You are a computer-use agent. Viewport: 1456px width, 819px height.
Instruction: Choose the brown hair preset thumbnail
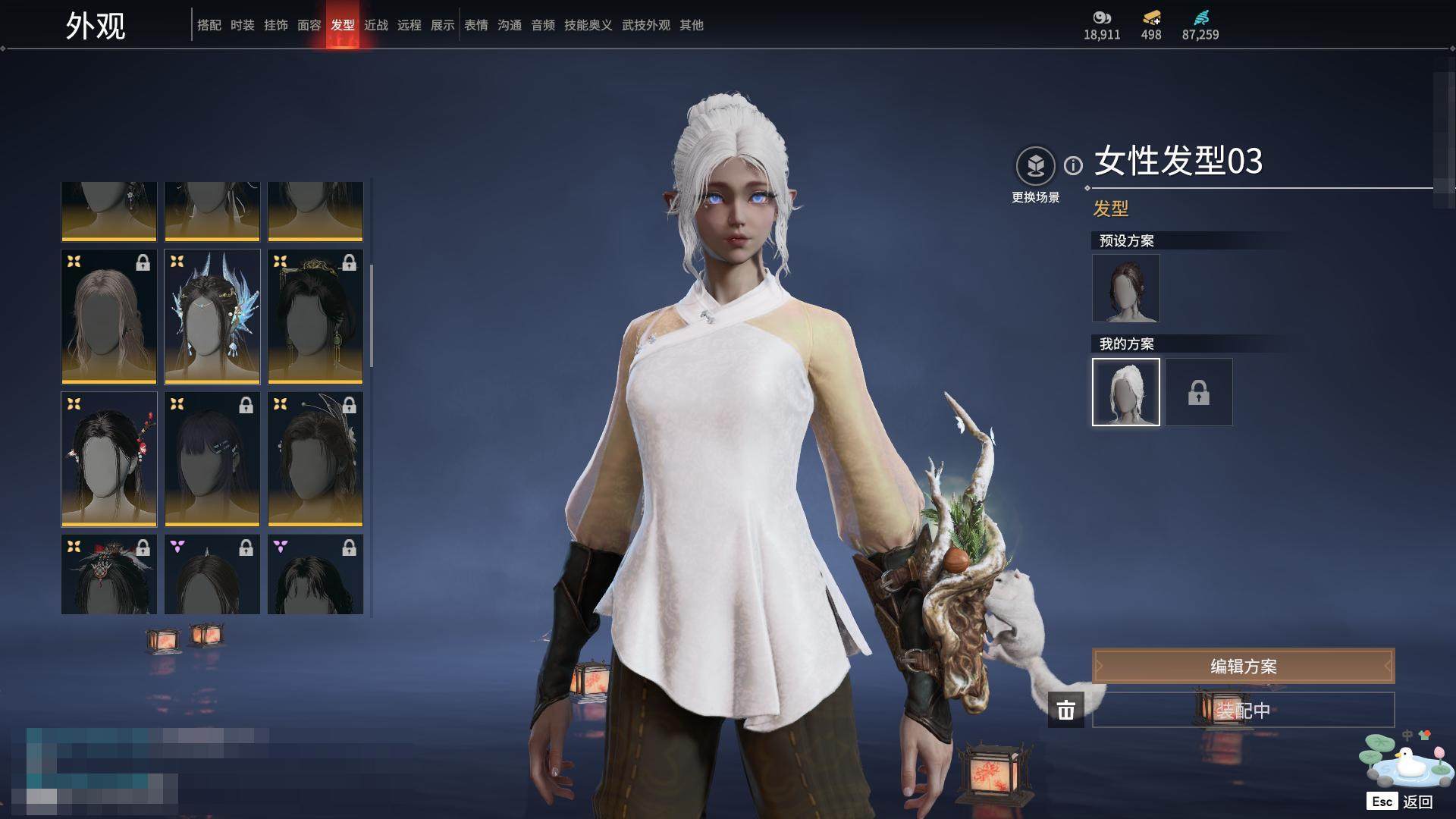pyautogui.click(x=1126, y=288)
